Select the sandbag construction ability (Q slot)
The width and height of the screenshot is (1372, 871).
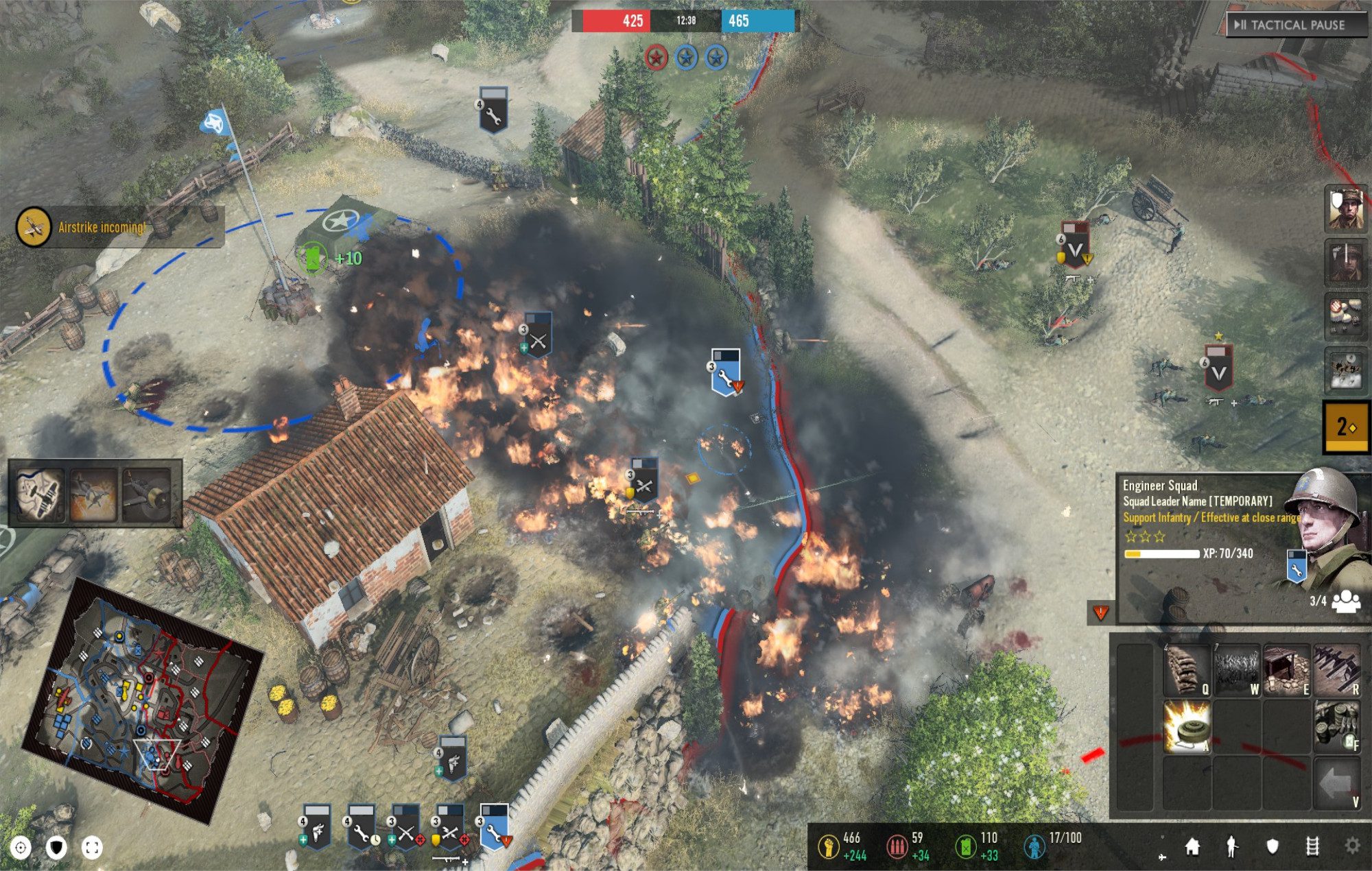(x=1187, y=669)
